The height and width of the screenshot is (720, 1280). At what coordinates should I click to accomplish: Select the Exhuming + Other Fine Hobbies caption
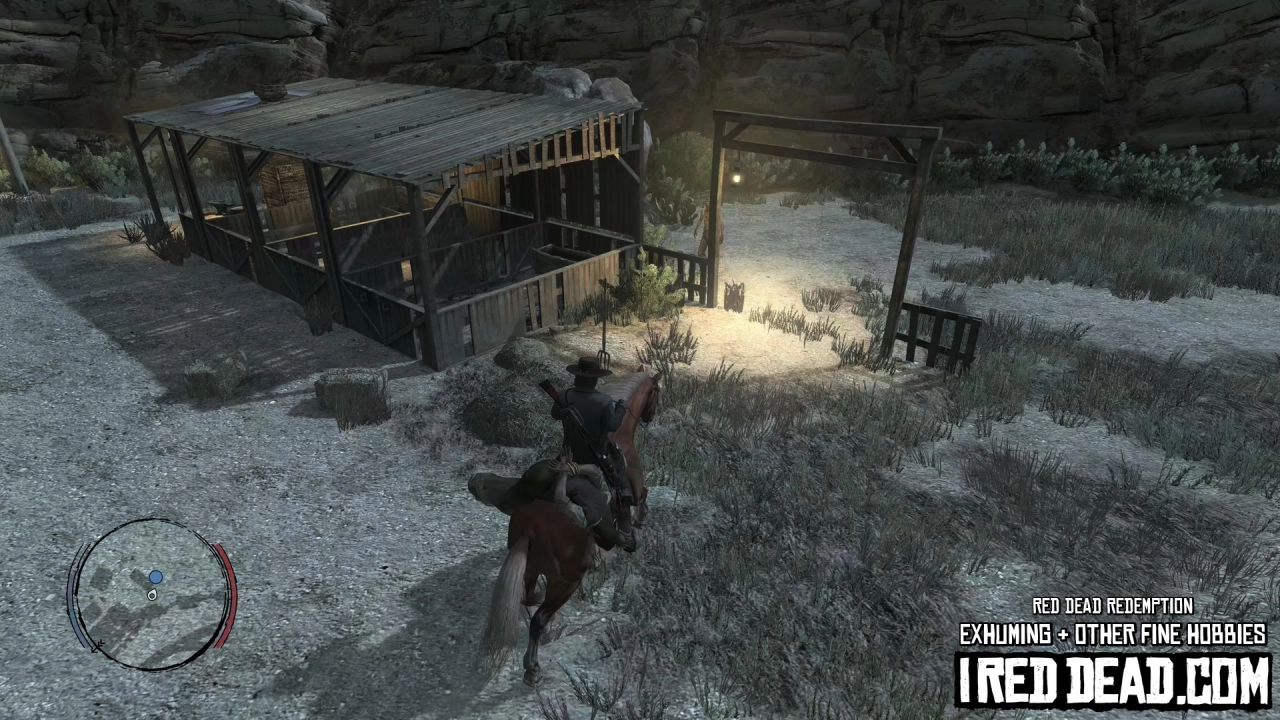click(x=1110, y=633)
